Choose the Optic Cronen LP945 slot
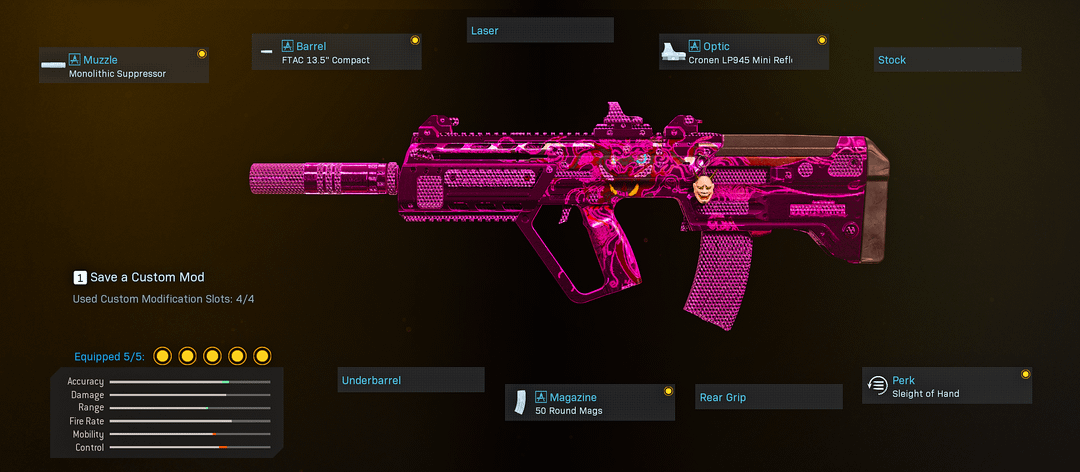The height and width of the screenshot is (472, 1080). tap(744, 53)
